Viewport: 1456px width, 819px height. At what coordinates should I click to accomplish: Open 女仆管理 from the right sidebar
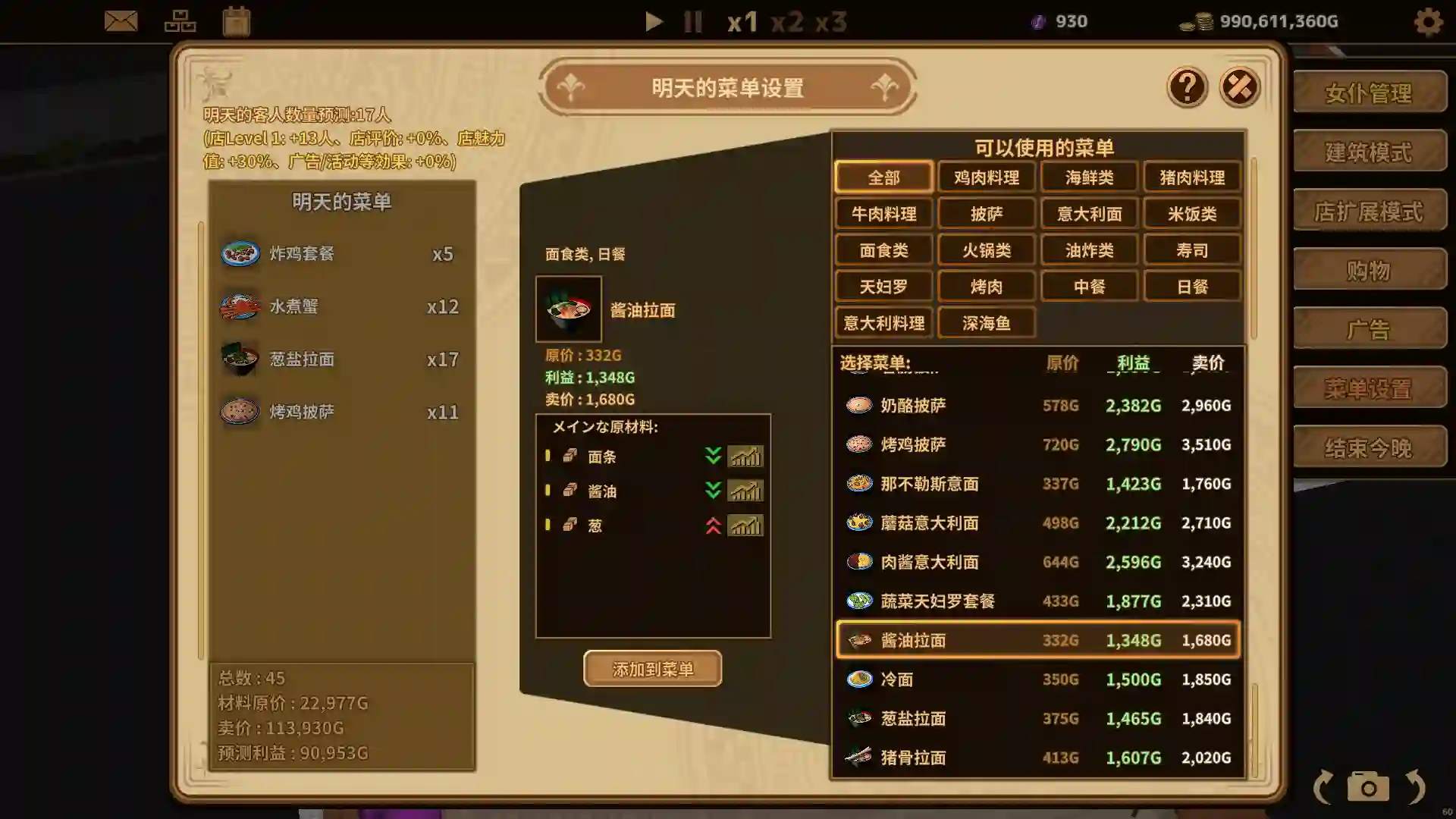[x=1370, y=93]
